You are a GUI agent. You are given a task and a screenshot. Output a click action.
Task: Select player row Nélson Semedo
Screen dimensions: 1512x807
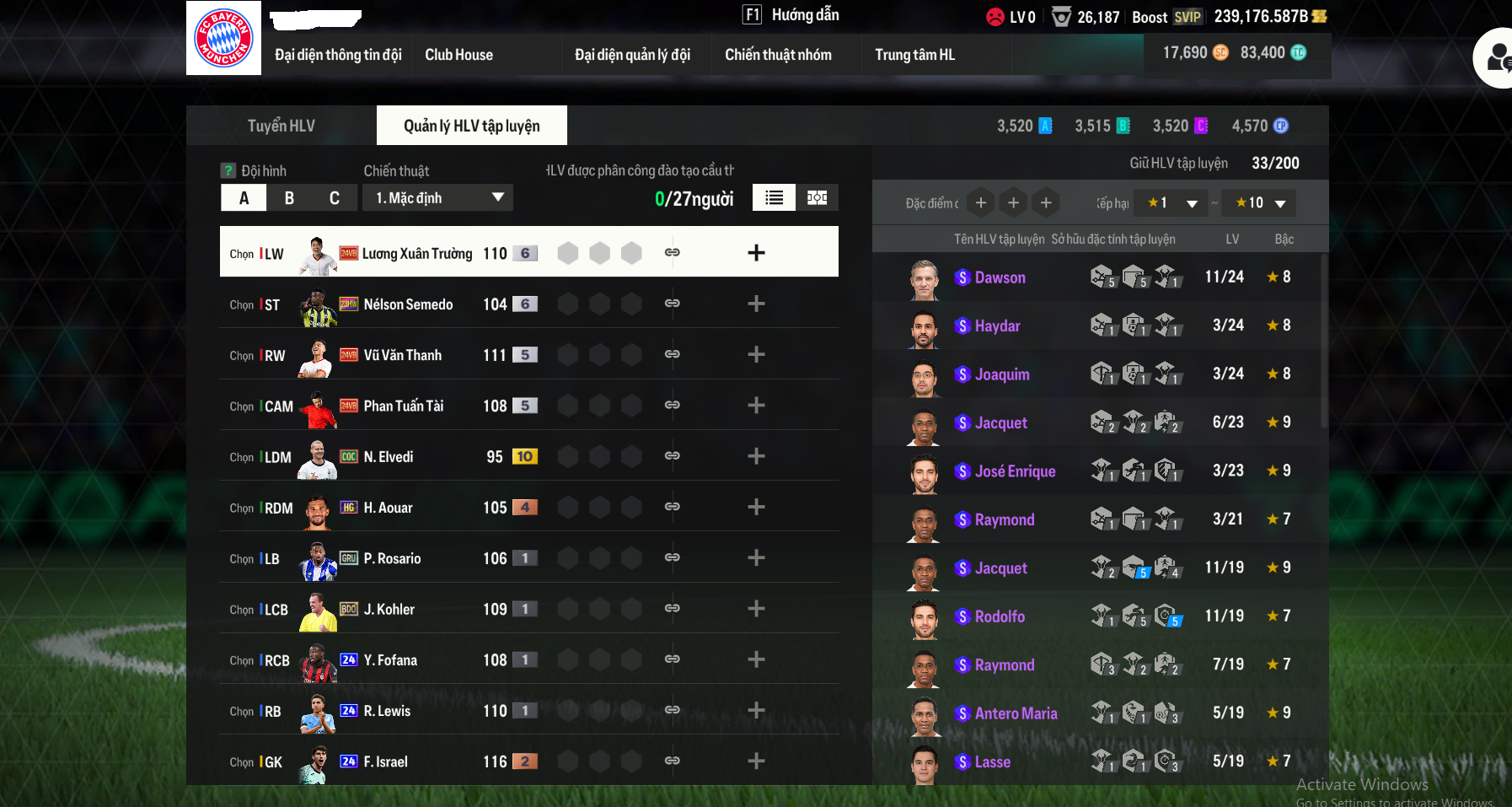[408, 304]
